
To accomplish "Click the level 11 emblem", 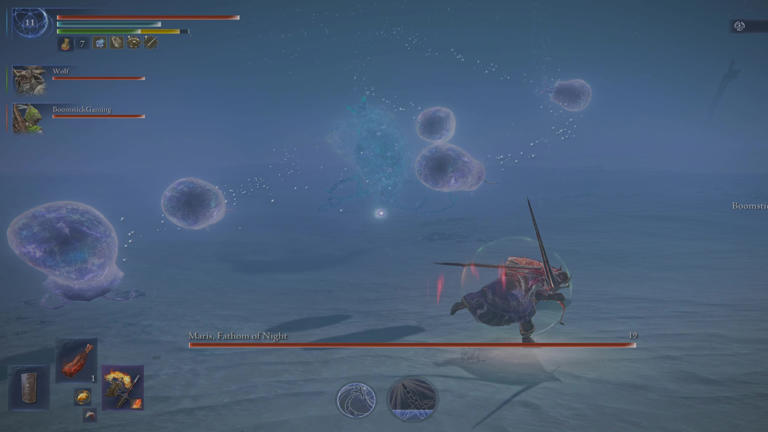I will 30,22.
